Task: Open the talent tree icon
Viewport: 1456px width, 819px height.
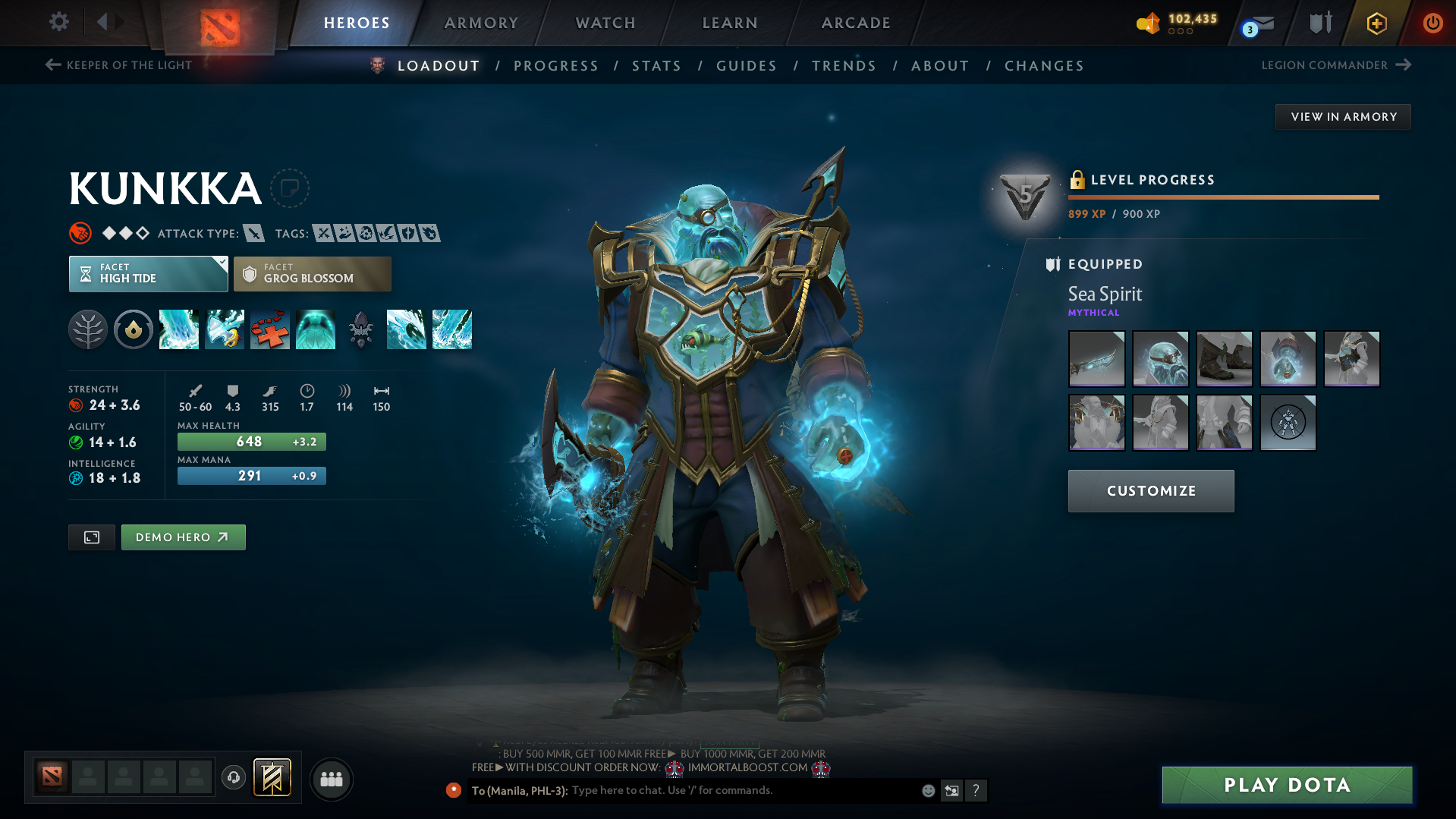Action: tap(88, 329)
